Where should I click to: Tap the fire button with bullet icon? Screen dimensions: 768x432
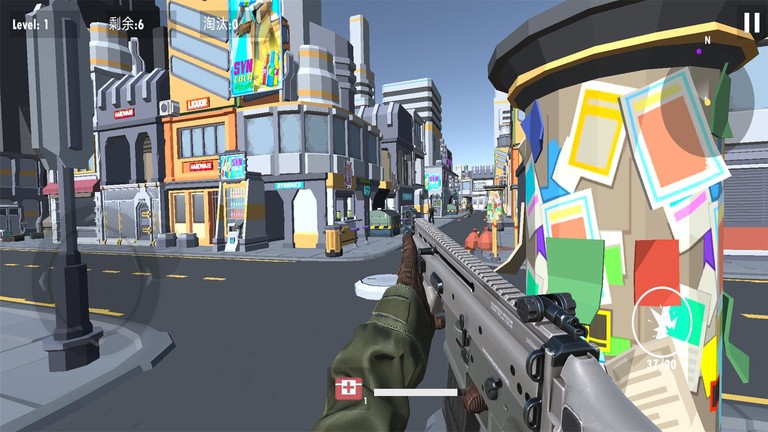662,321
